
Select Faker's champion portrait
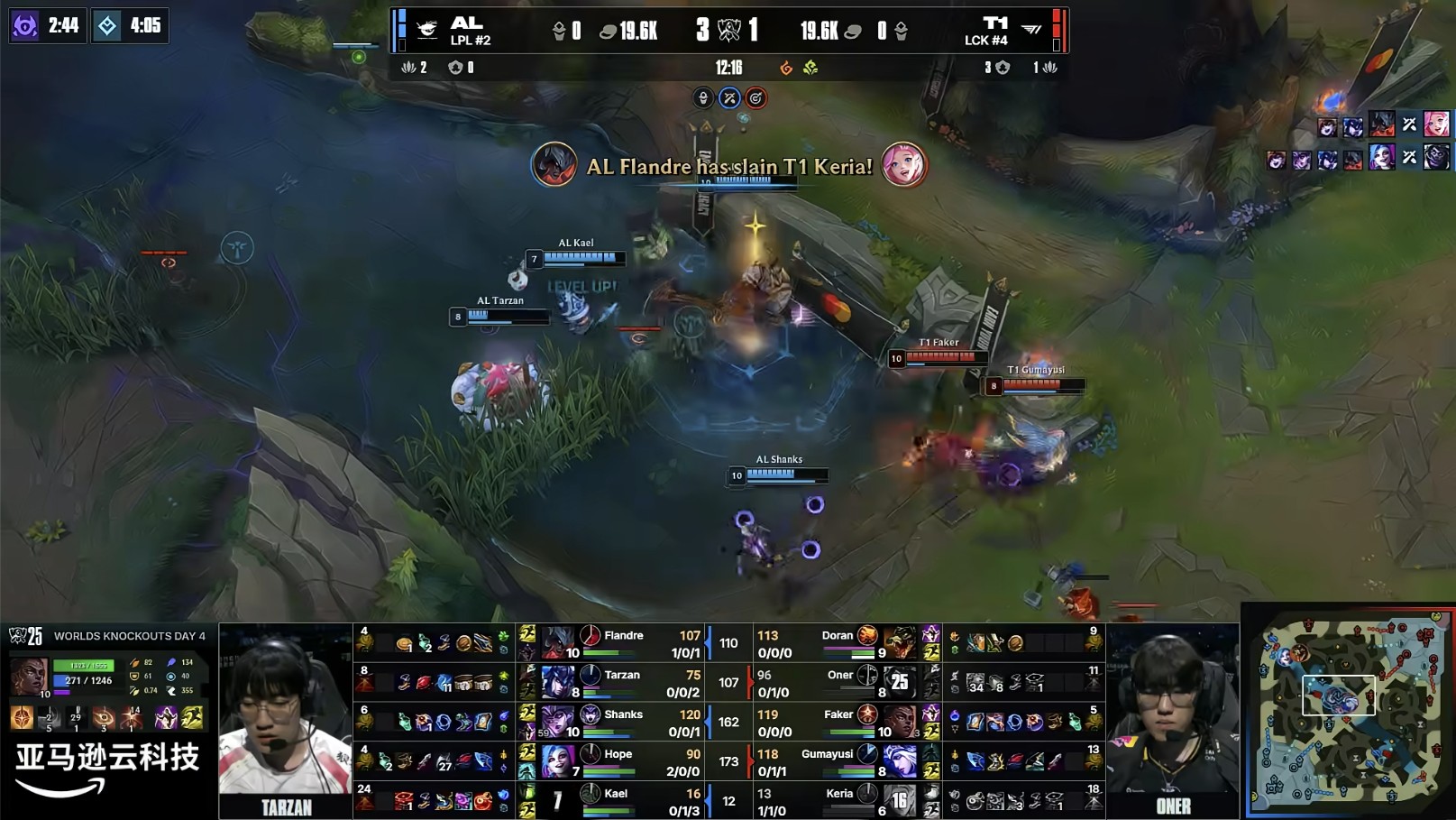click(x=899, y=722)
